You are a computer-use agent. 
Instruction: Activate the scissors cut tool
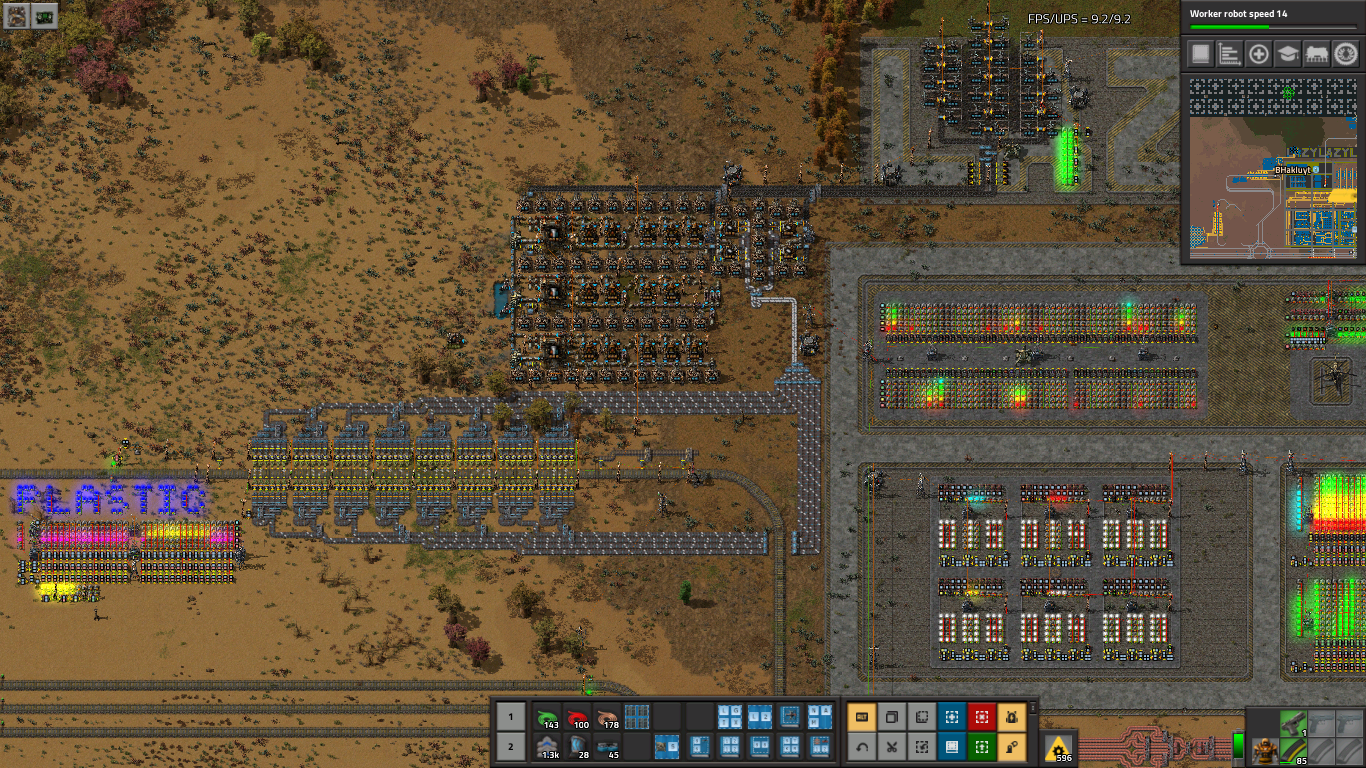891,746
